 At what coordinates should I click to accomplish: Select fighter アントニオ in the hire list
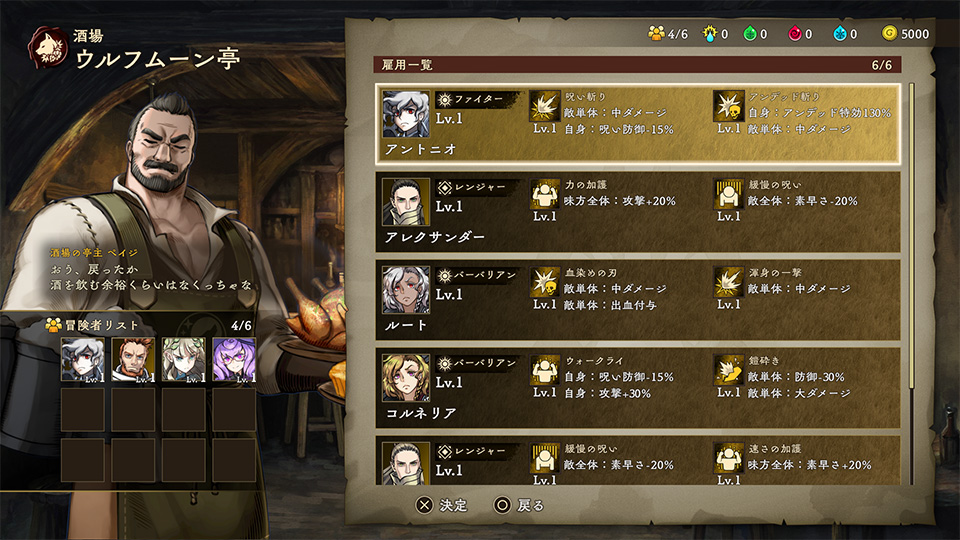pos(640,124)
